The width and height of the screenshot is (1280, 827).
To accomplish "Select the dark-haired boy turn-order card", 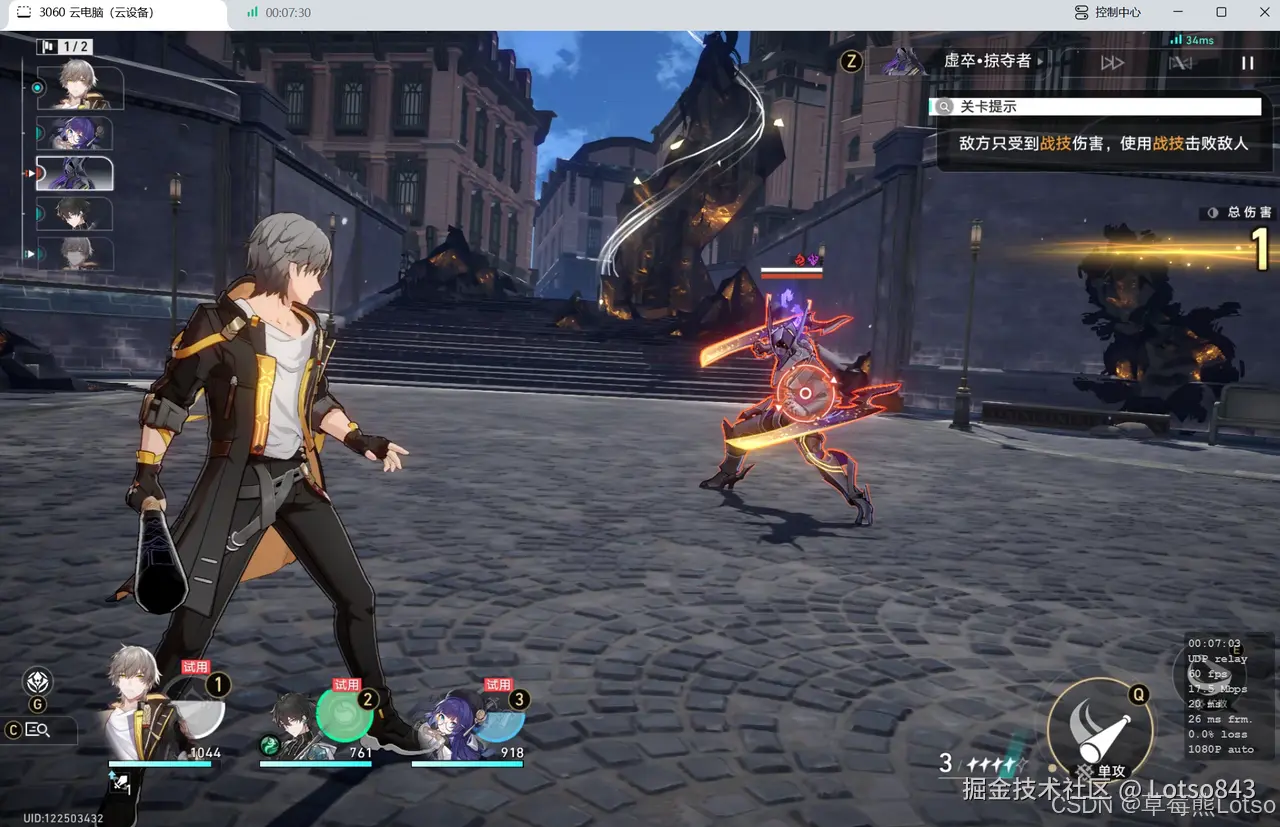I will [75, 214].
